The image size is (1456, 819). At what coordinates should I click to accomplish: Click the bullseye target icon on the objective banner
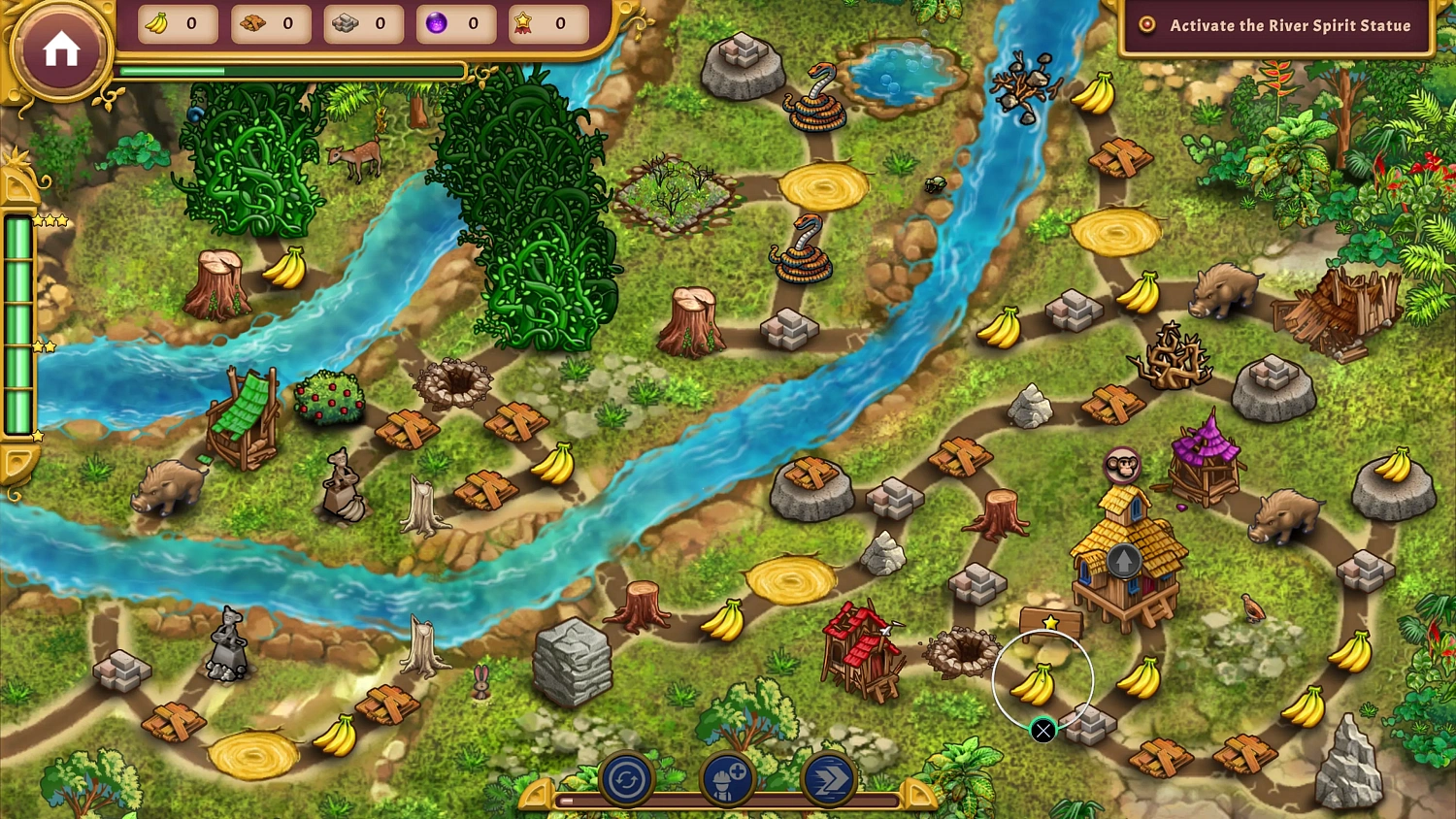point(1146,25)
